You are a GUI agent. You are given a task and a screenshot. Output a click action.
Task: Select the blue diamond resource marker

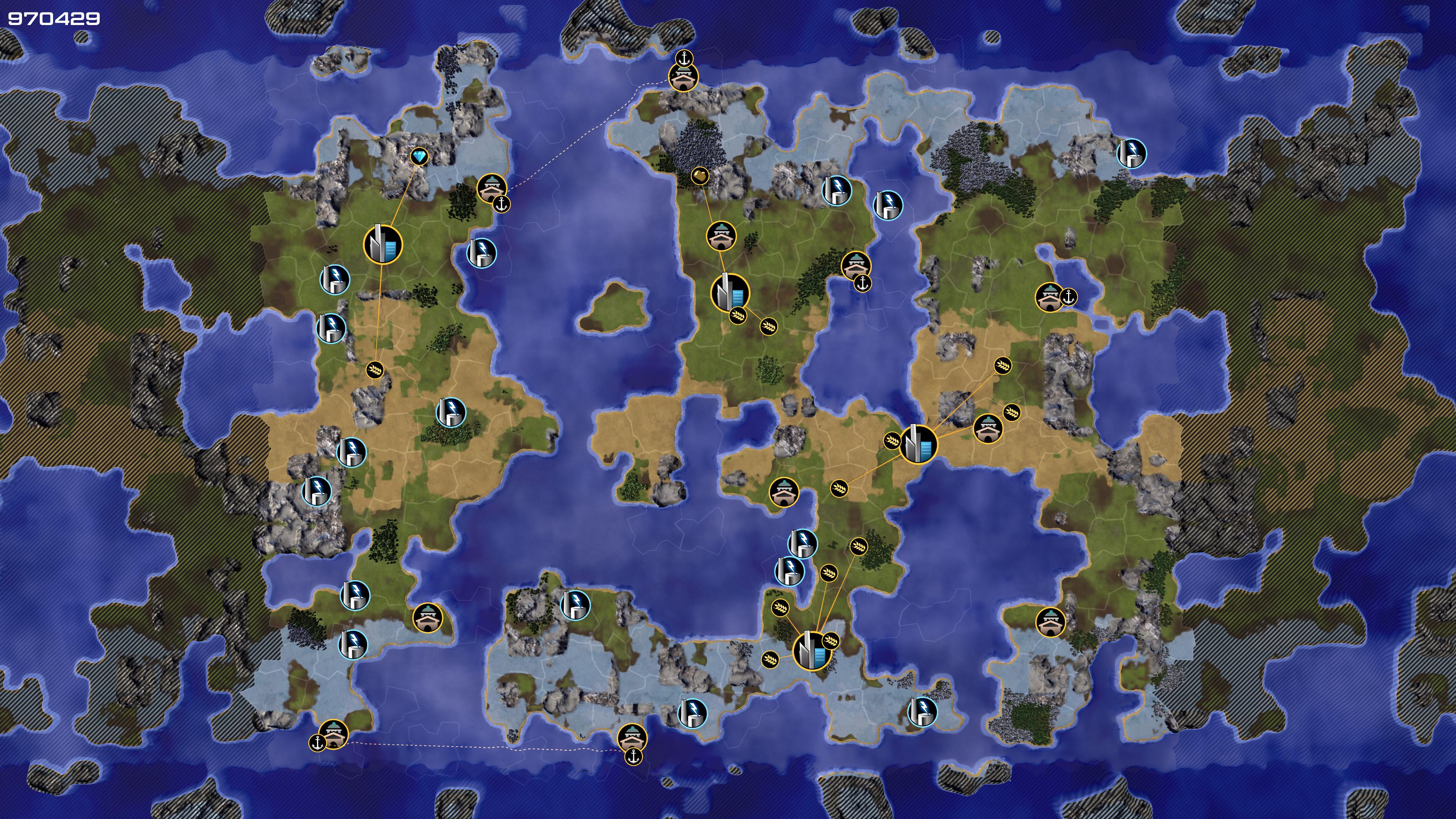coord(419,157)
